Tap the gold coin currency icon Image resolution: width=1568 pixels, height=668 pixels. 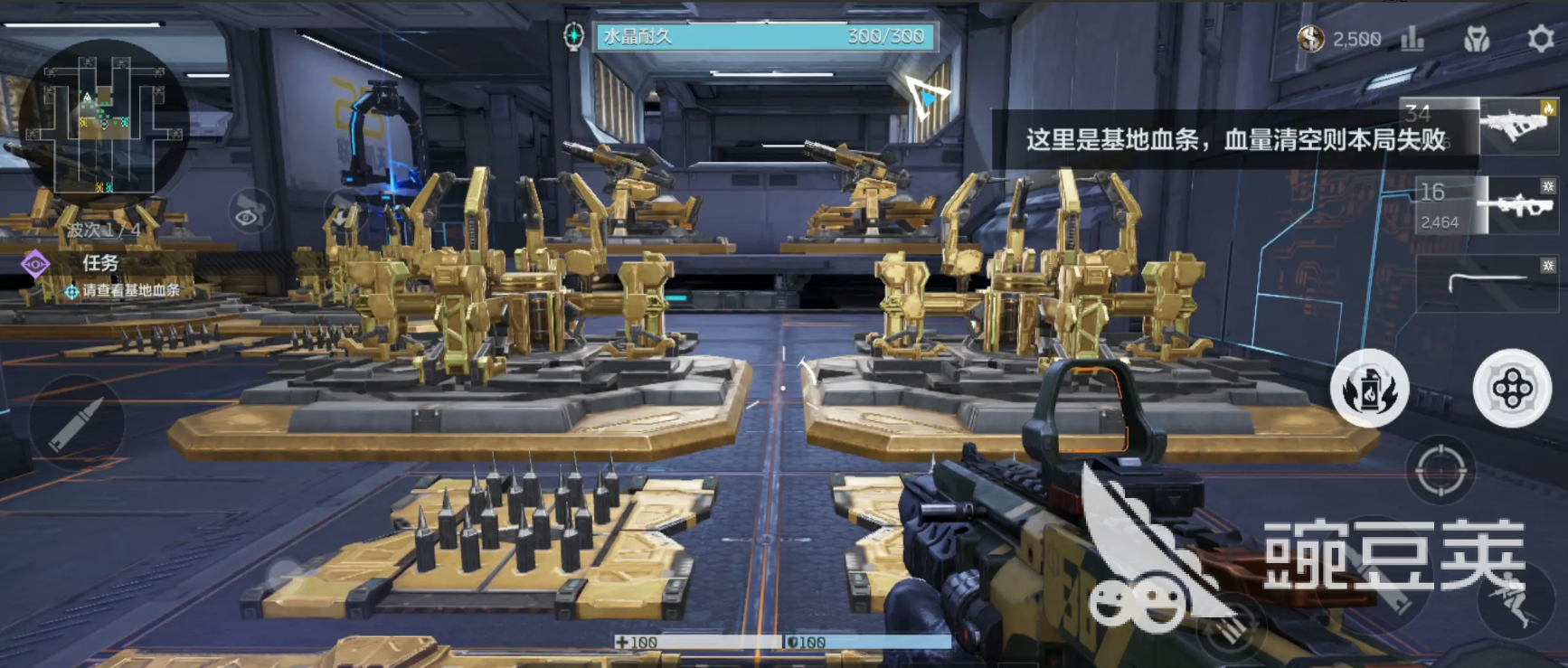1310,39
